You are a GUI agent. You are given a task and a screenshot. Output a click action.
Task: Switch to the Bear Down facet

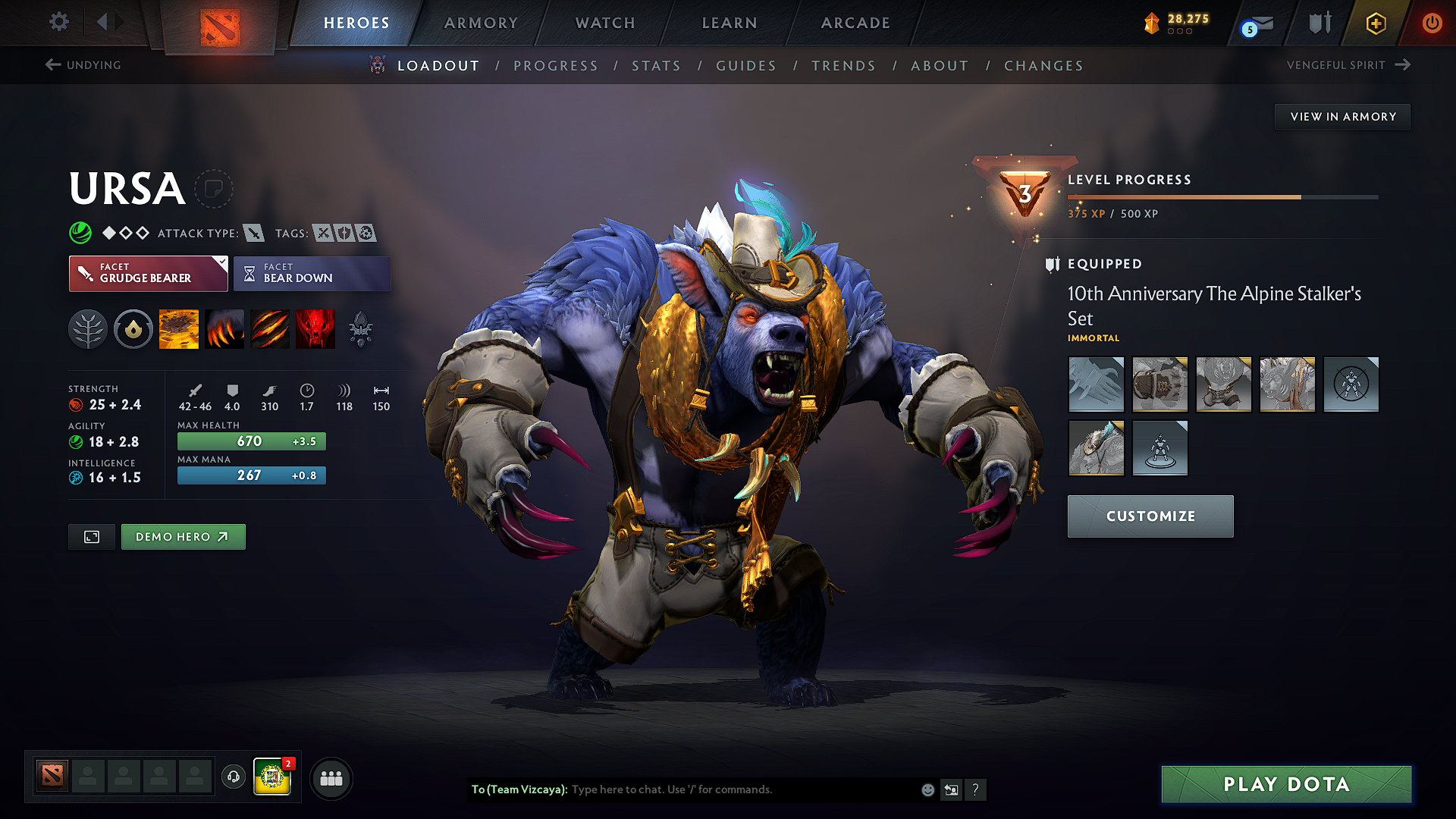coord(312,273)
